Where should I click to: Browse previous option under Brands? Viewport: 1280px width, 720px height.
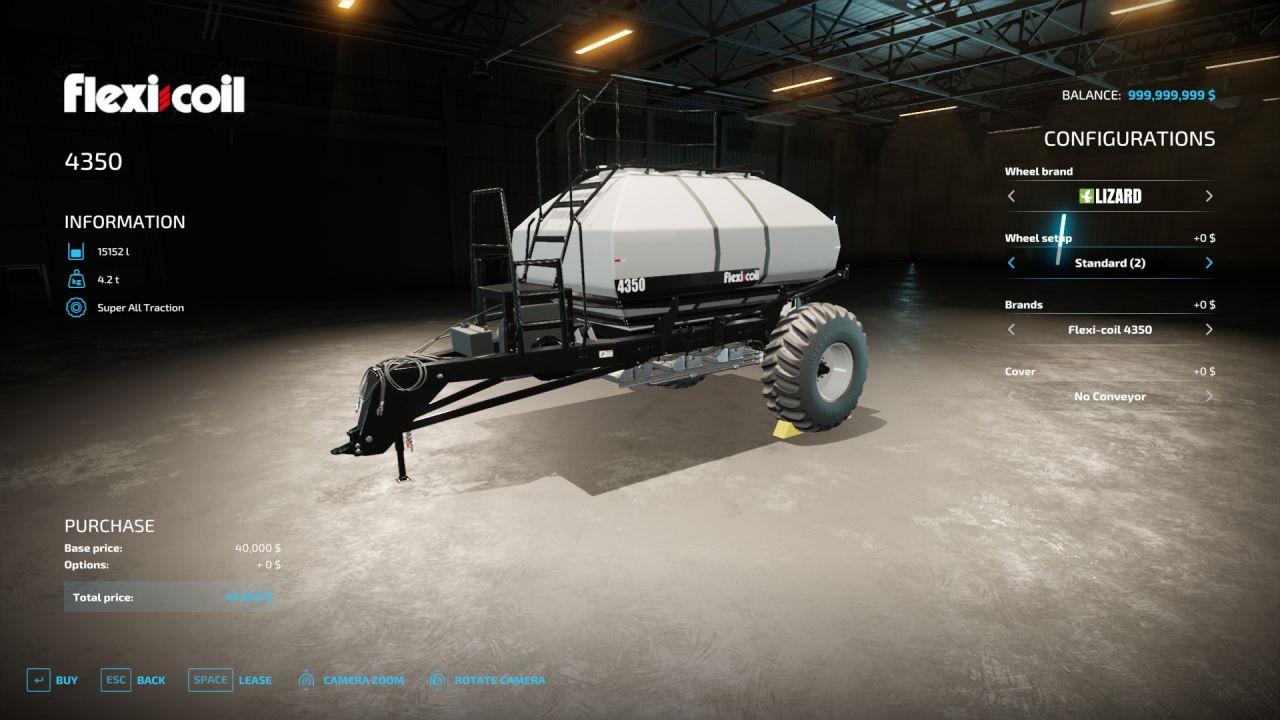[x=1011, y=329]
